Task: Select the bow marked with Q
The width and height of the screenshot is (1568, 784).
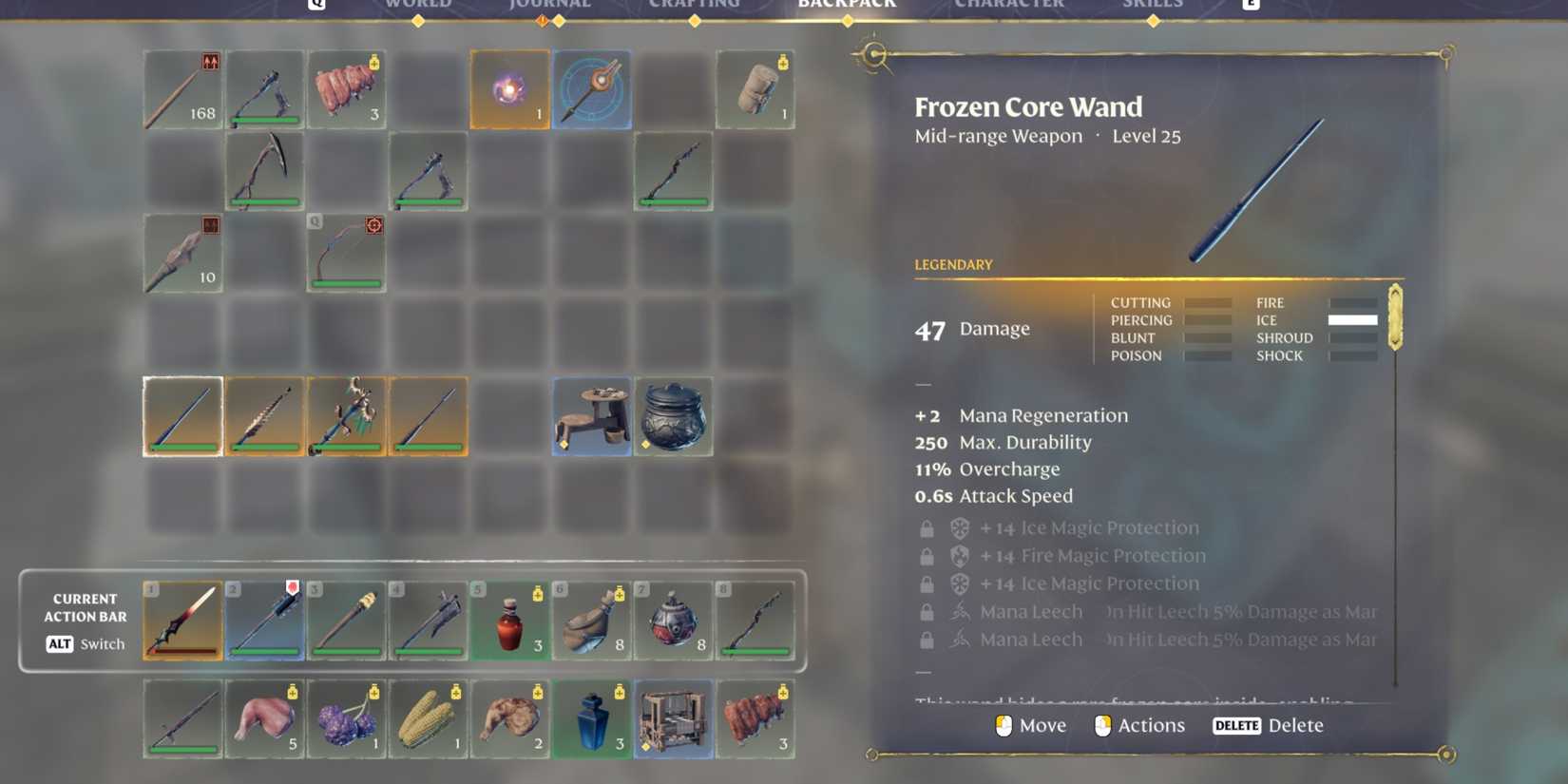Action: click(346, 253)
